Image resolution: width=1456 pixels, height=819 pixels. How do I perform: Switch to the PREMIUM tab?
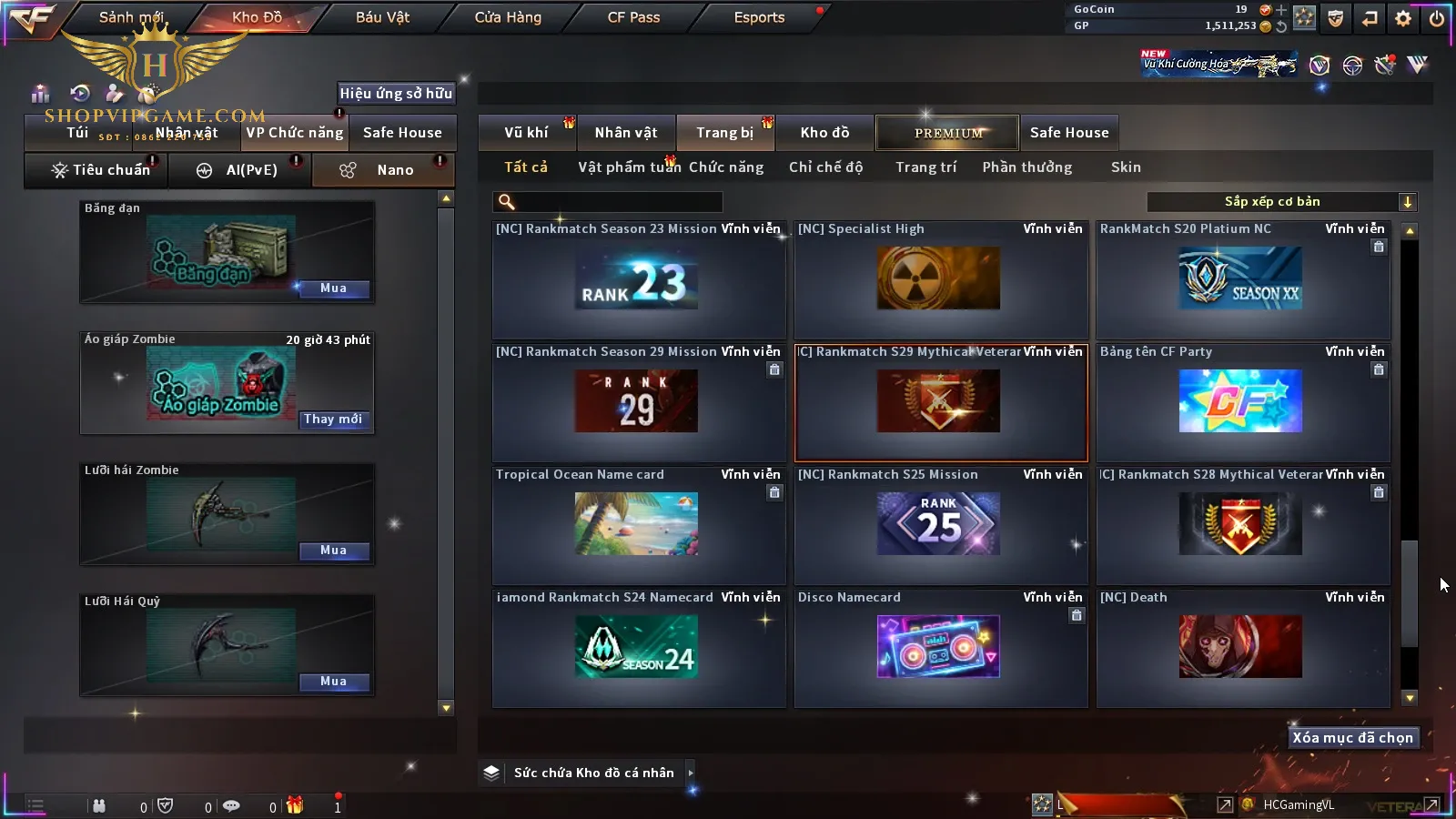coord(947,133)
